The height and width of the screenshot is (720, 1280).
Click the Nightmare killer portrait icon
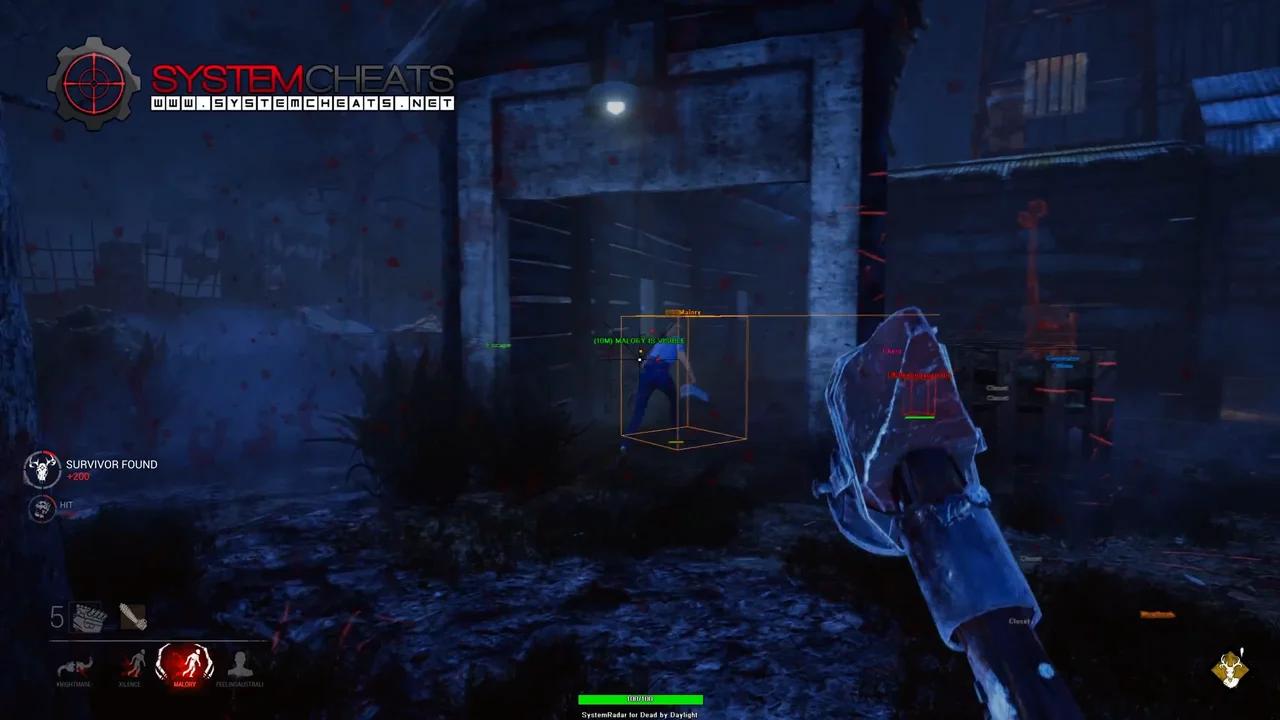point(74,666)
